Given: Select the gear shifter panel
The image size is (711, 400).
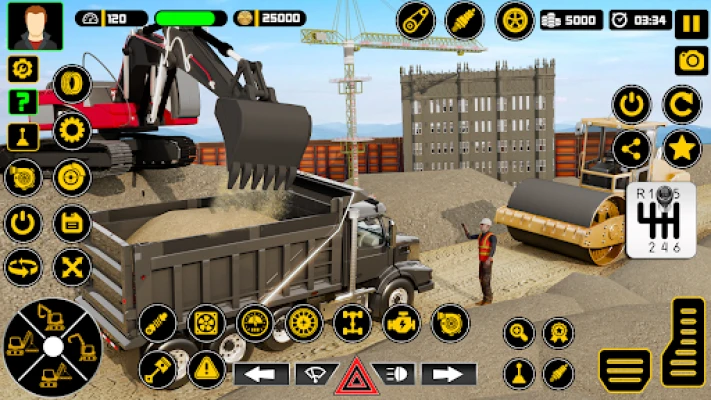Looking at the screenshot, I should coord(659,220).
